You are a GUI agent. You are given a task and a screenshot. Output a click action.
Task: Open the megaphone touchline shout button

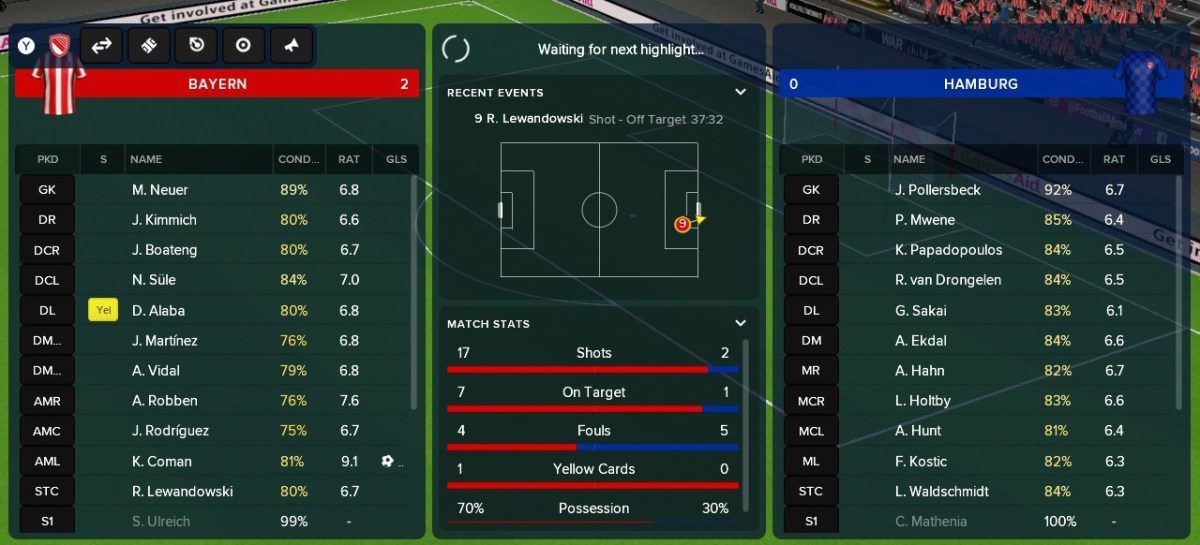[291, 45]
